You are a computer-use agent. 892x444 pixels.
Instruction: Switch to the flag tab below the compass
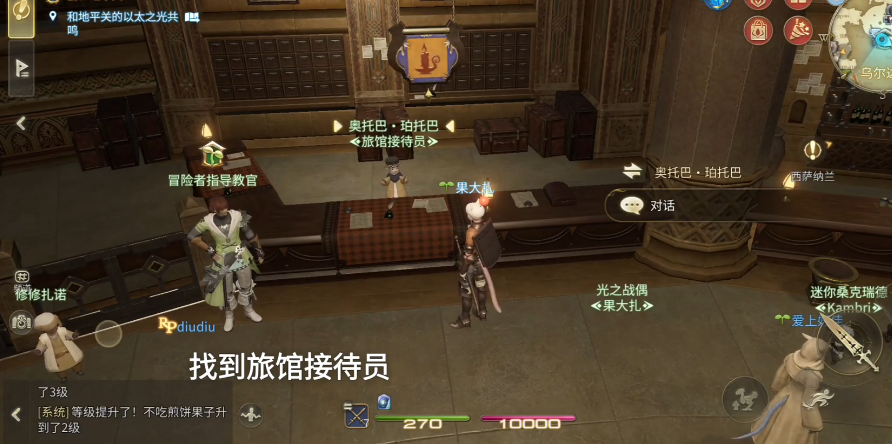click(20, 68)
